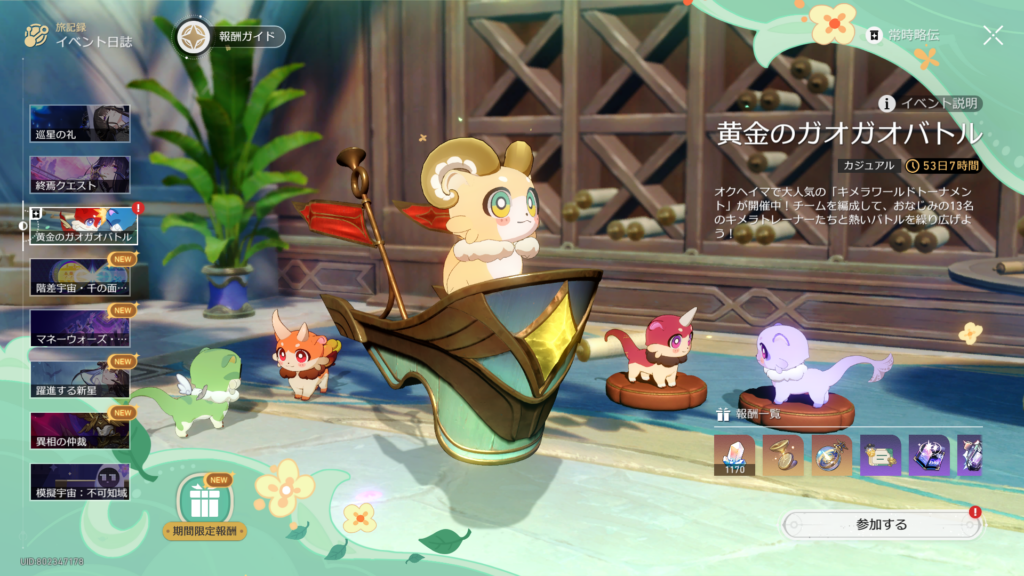Screen dimensions: 1024x576
Task: Open the 模擬宇宙:不可知域 event entry
Action: 80,482
